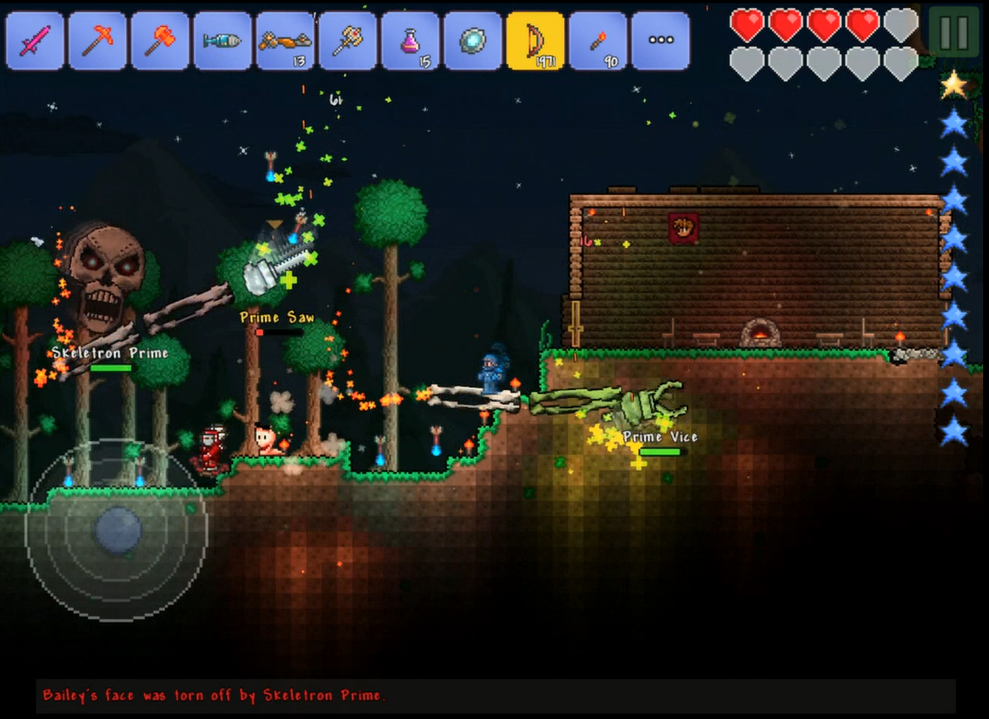The height and width of the screenshot is (719, 989).
Task: Select the golden war hammer slot
Action: pos(347,41)
